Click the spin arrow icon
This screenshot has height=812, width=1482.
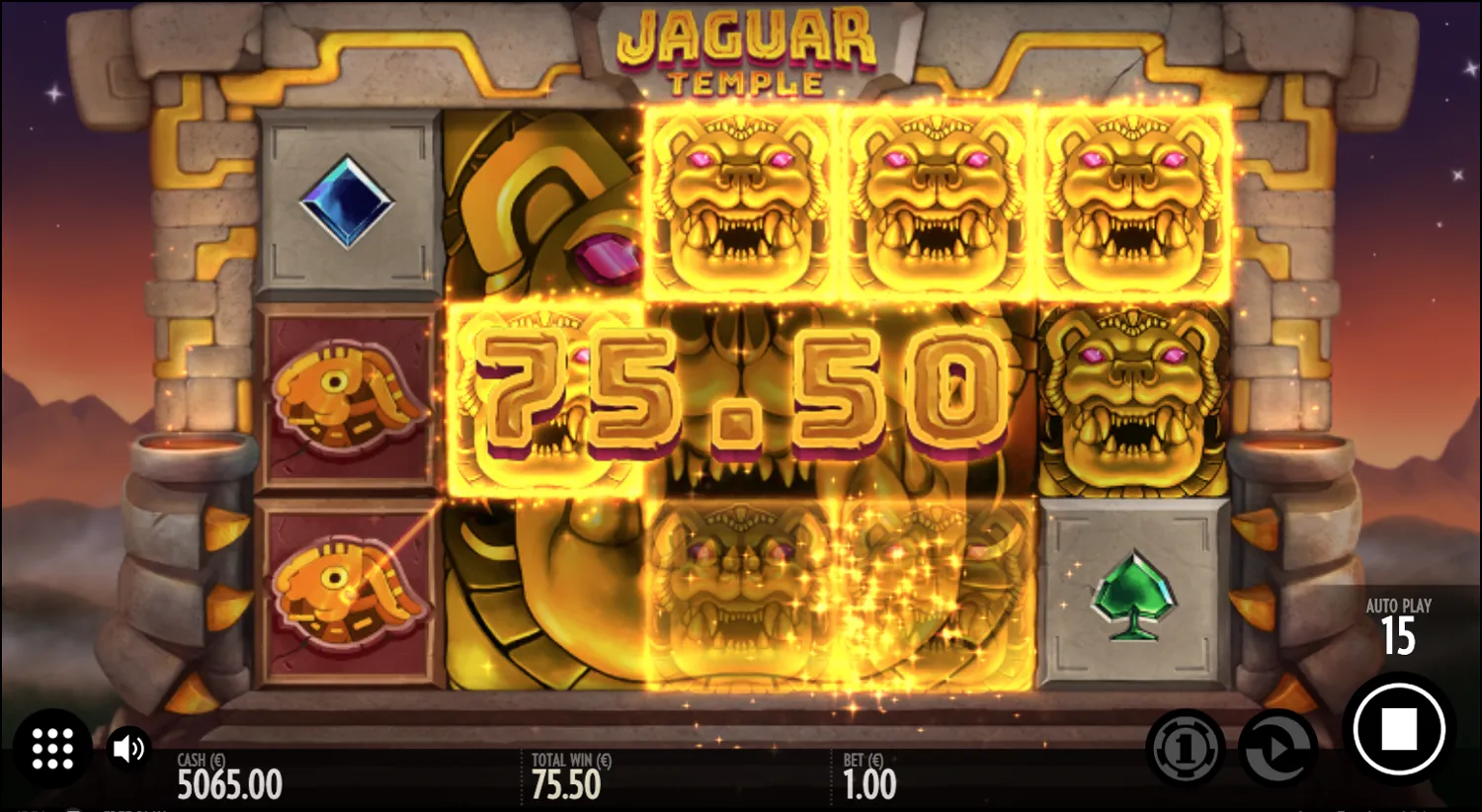point(1275,748)
